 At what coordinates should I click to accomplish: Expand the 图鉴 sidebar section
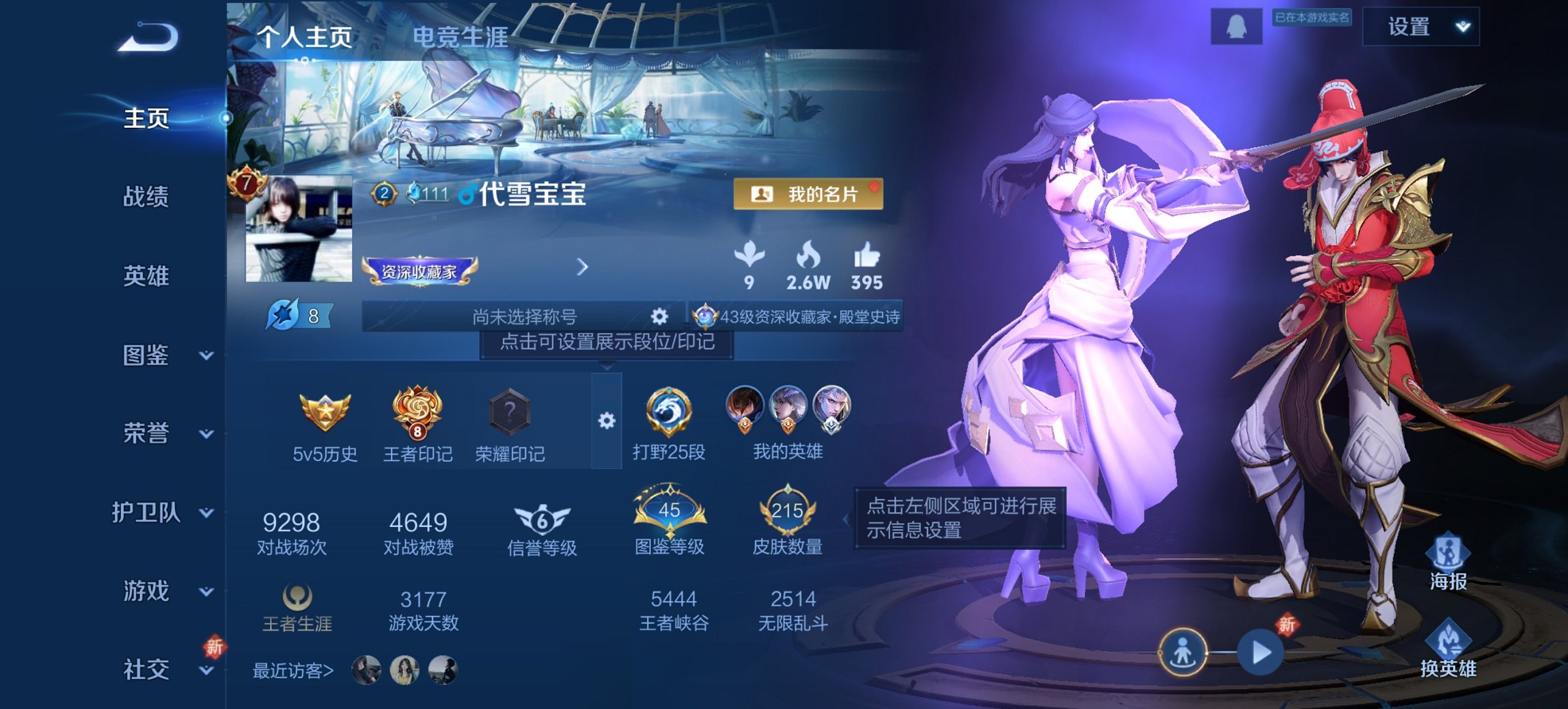coord(146,356)
